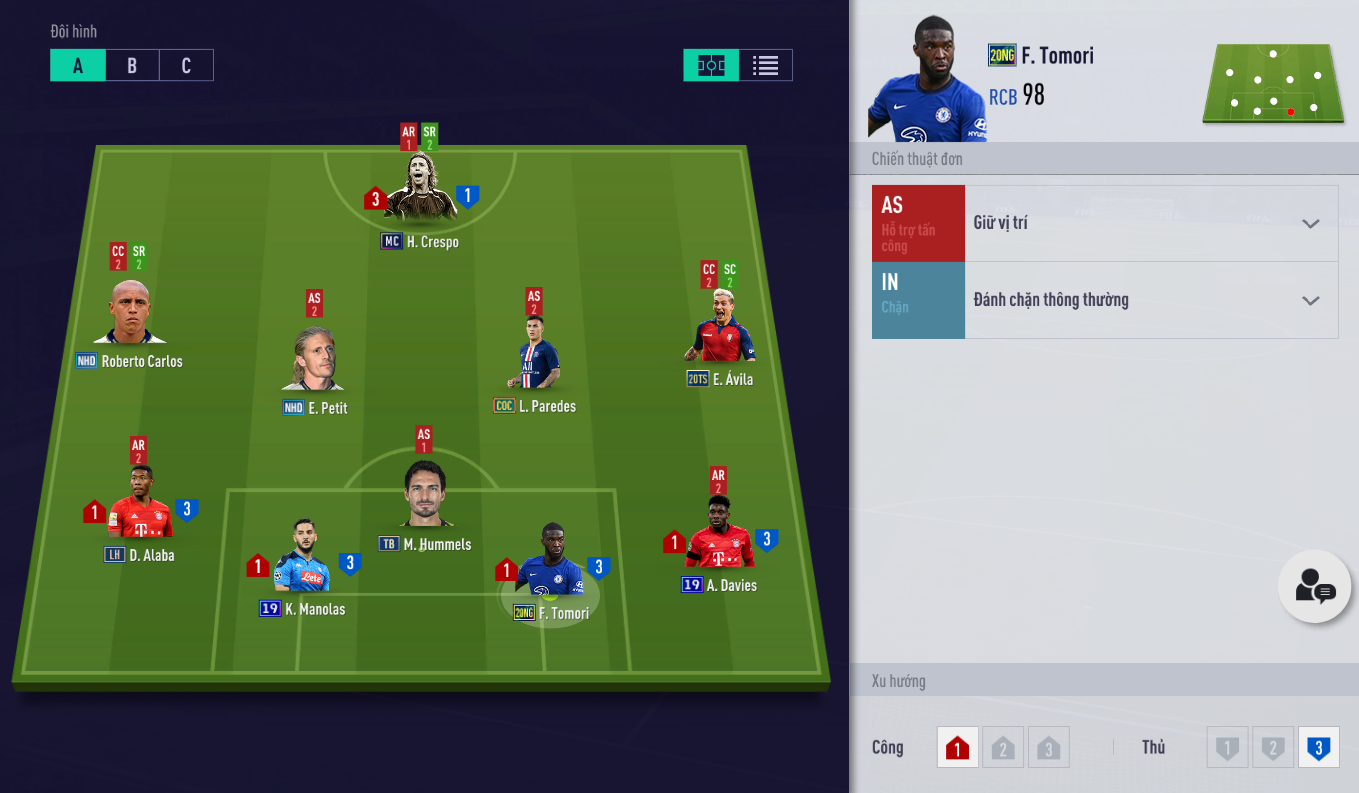
Task: Open the player chat round button
Action: (x=1314, y=587)
